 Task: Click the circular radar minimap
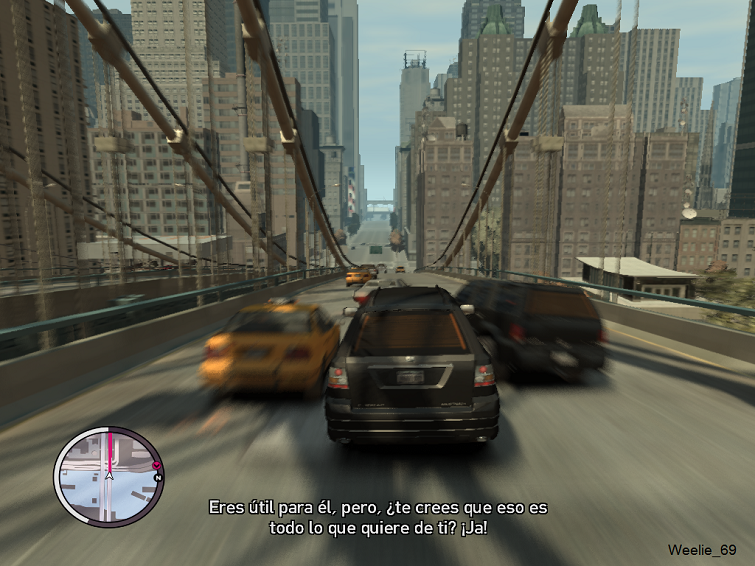coord(106,476)
